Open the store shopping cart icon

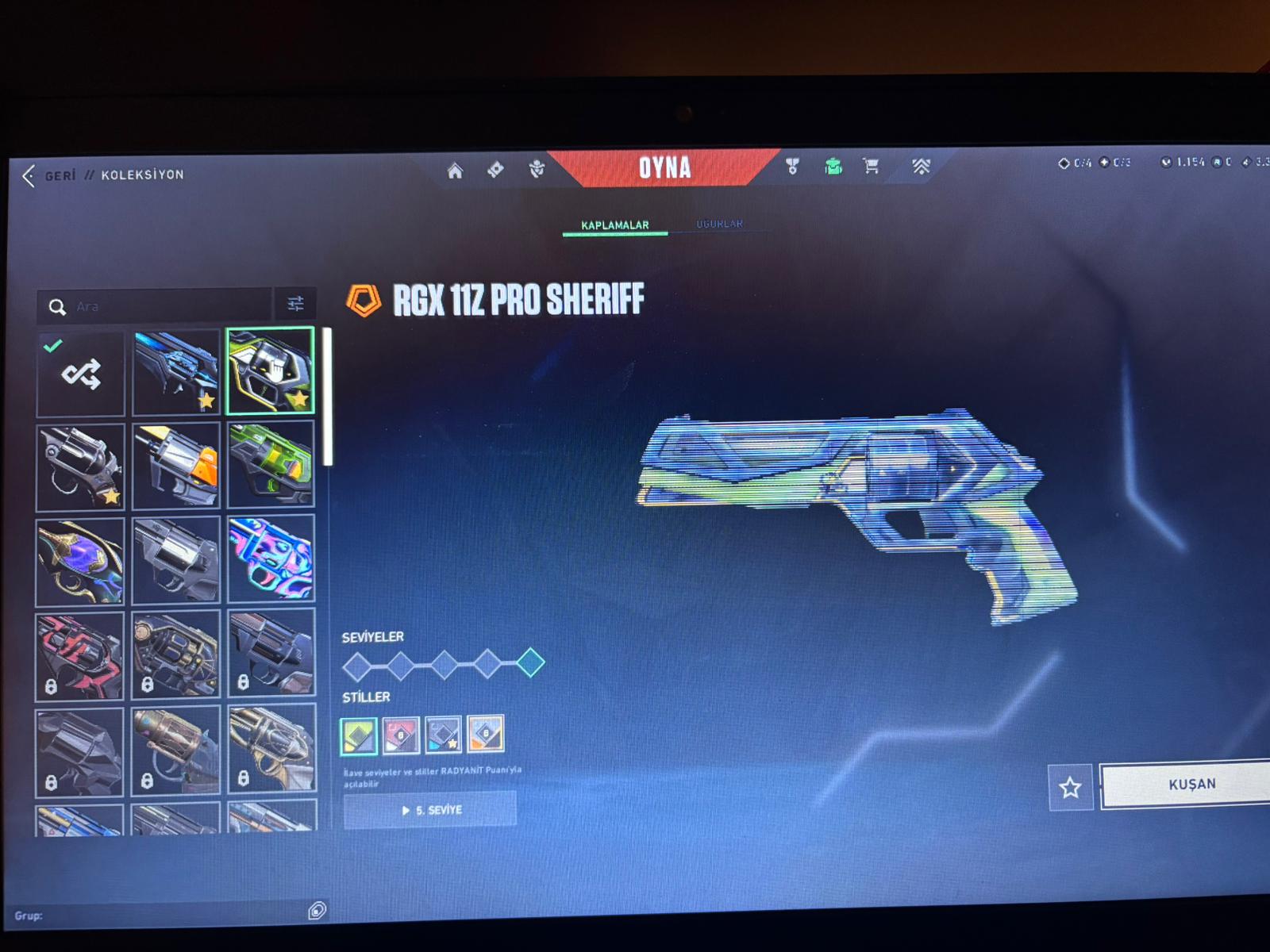click(x=871, y=167)
